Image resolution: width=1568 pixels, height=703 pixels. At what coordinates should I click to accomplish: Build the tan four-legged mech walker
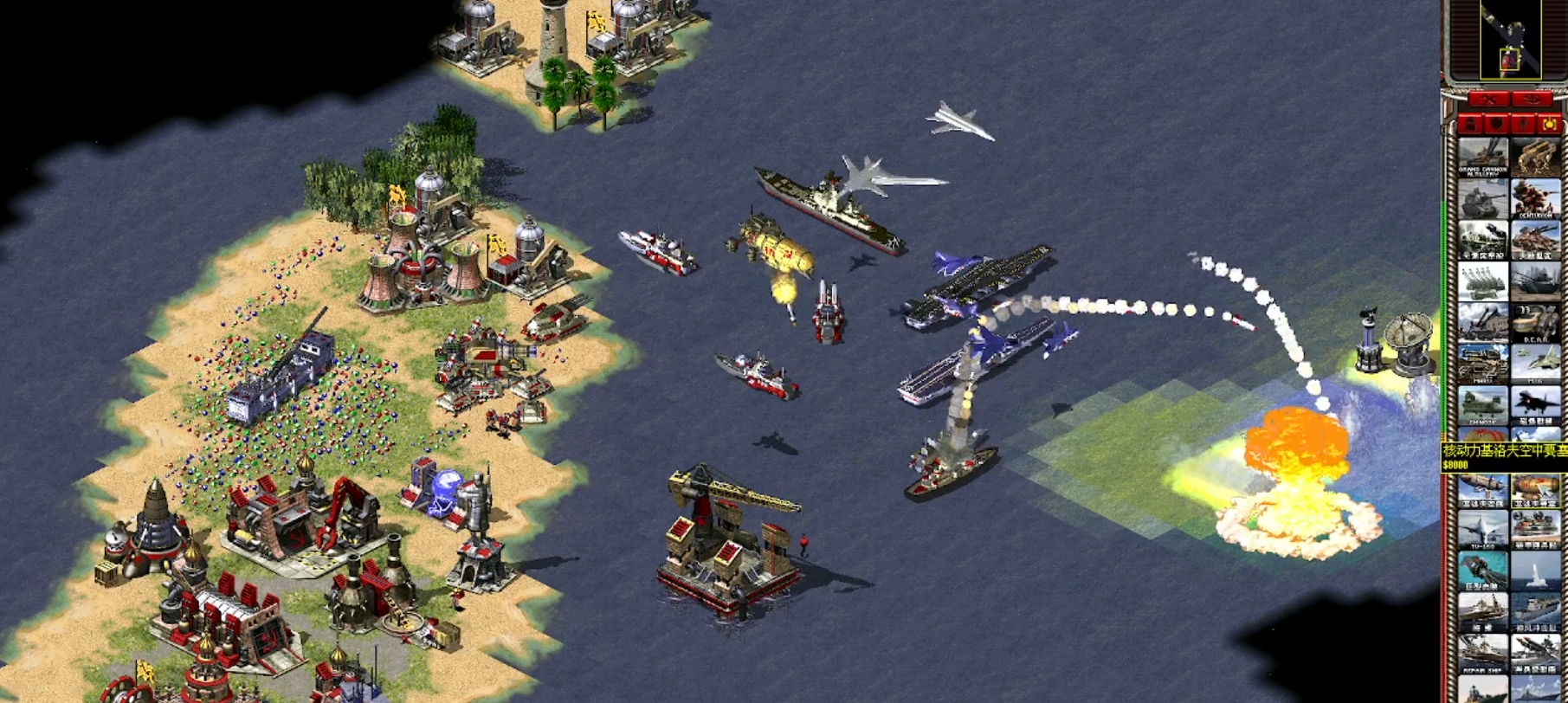coord(1536,158)
